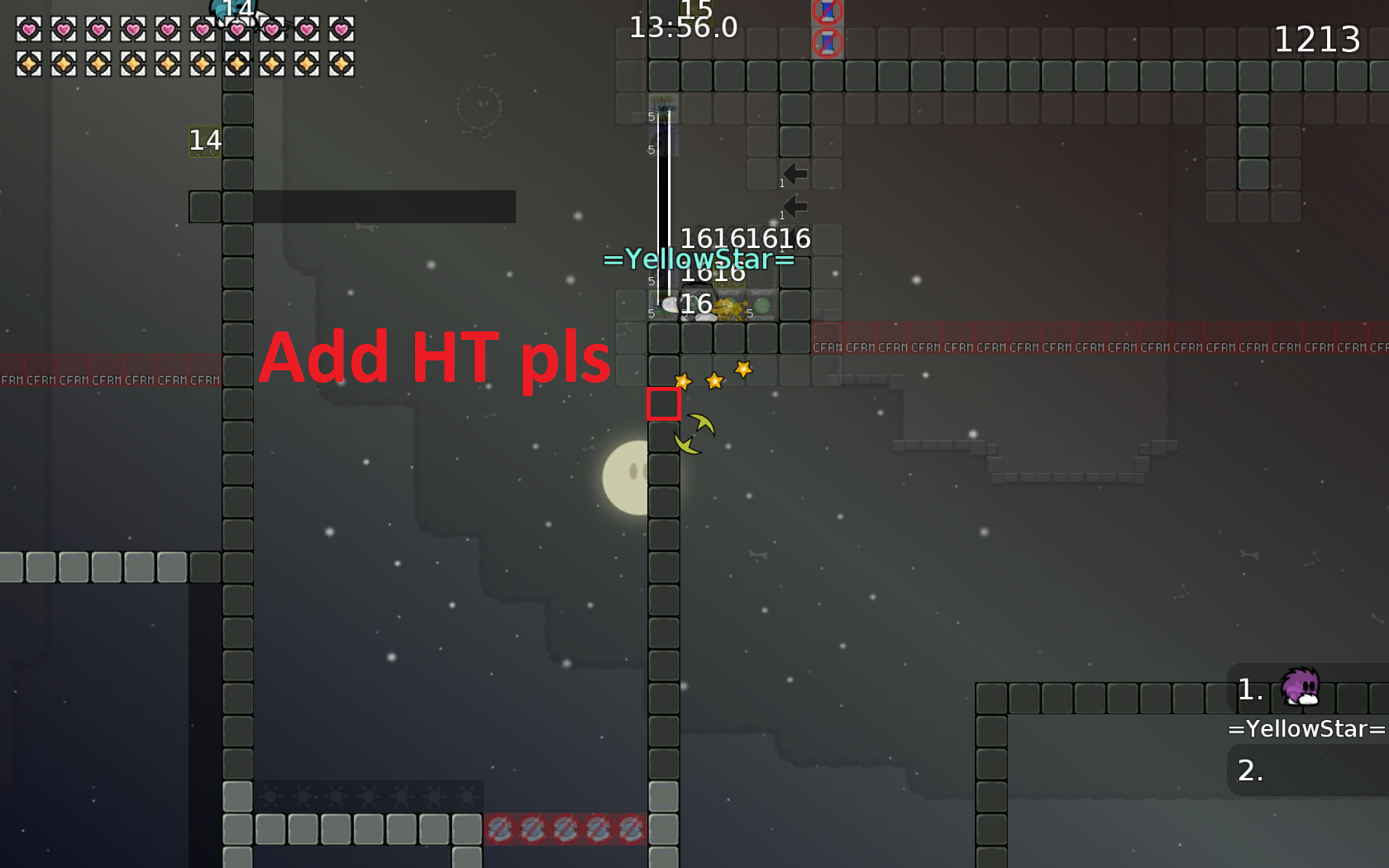Click the red Add HT pls text
Screen dimensions: 1389x868
coord(435,358)
